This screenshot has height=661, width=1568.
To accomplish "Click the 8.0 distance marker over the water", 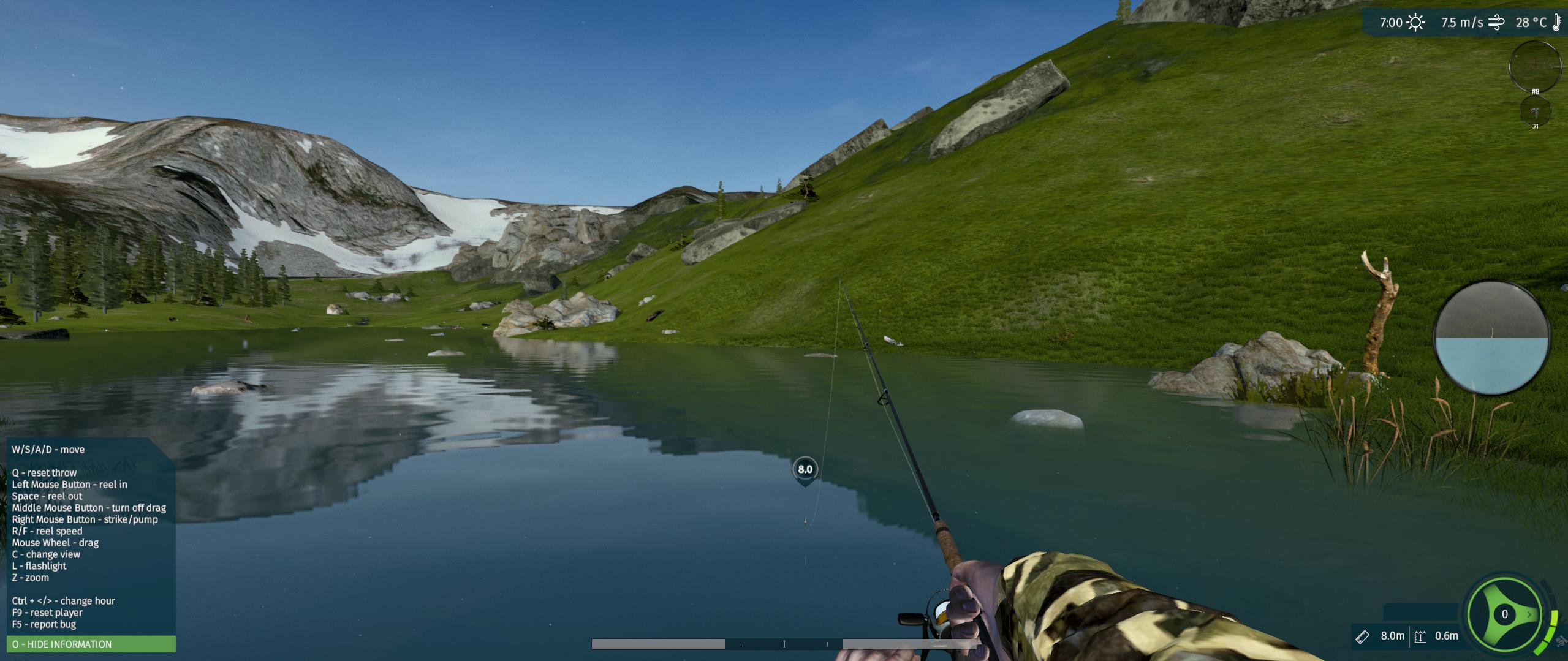I will coord(805,470).
